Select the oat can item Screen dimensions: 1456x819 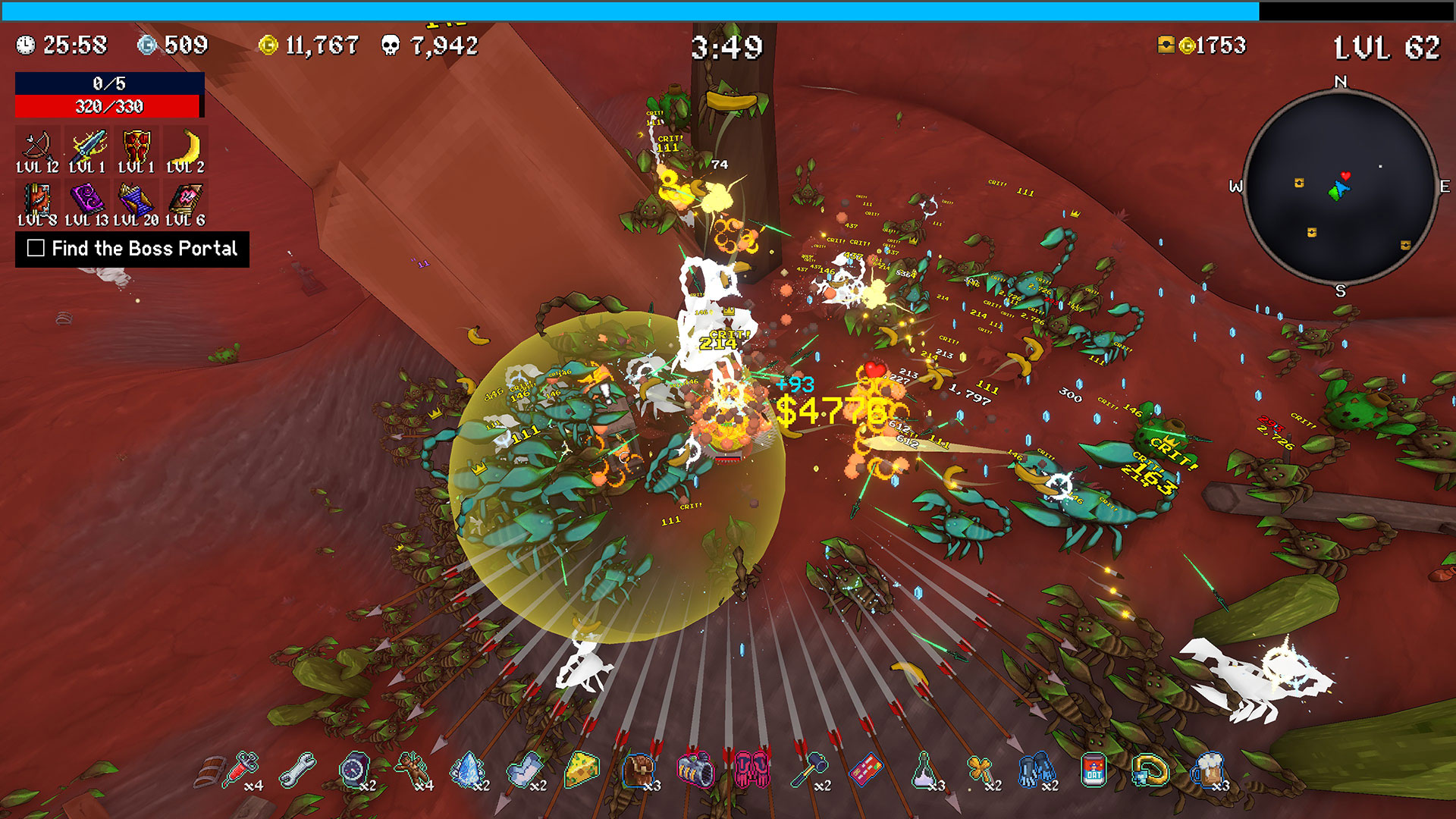click(1094, 770)
